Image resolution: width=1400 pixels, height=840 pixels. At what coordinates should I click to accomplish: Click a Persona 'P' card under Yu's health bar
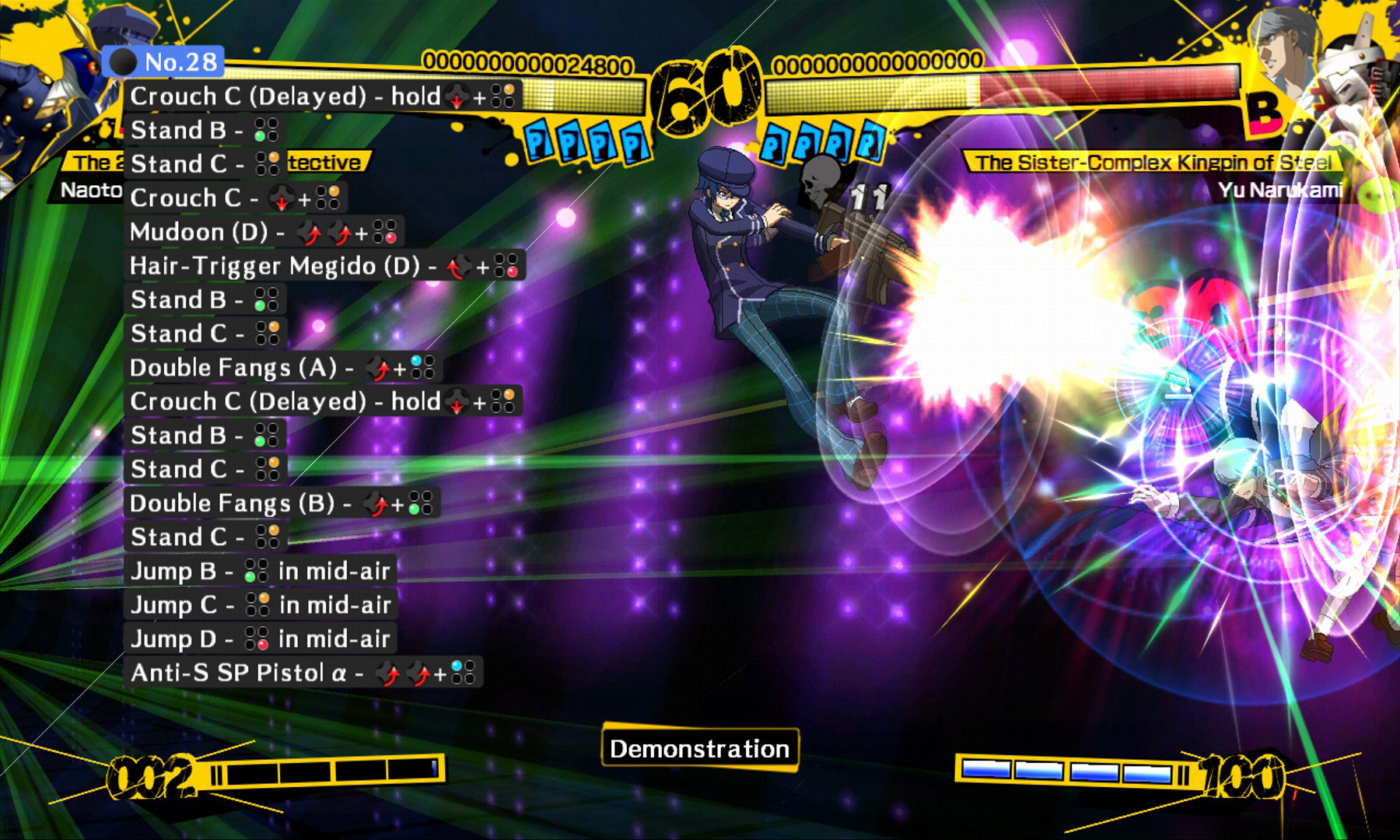824,144
